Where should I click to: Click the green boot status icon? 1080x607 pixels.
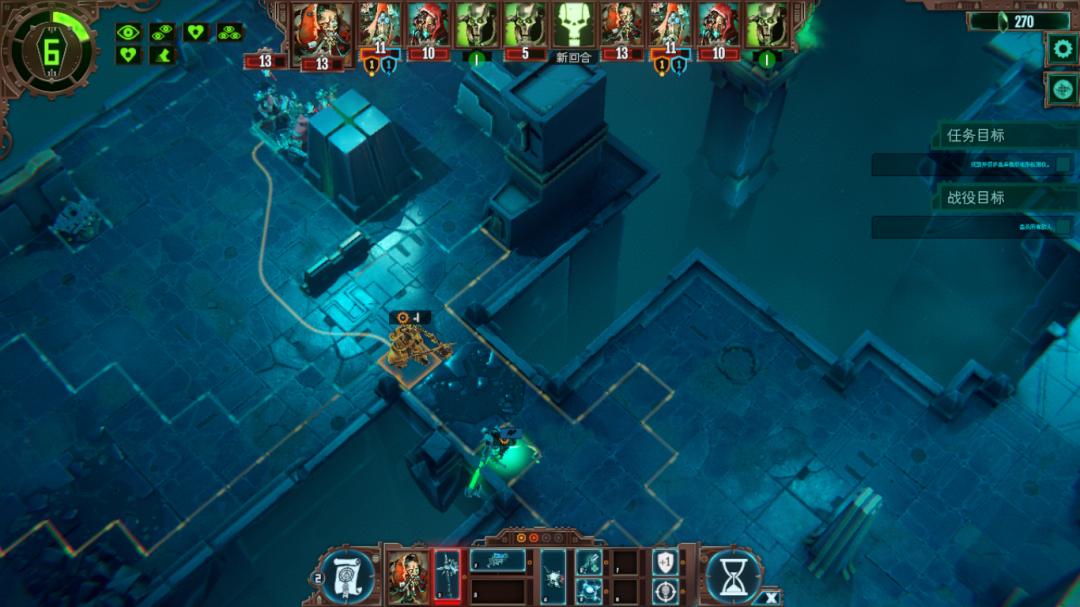[x=161, y=55]
